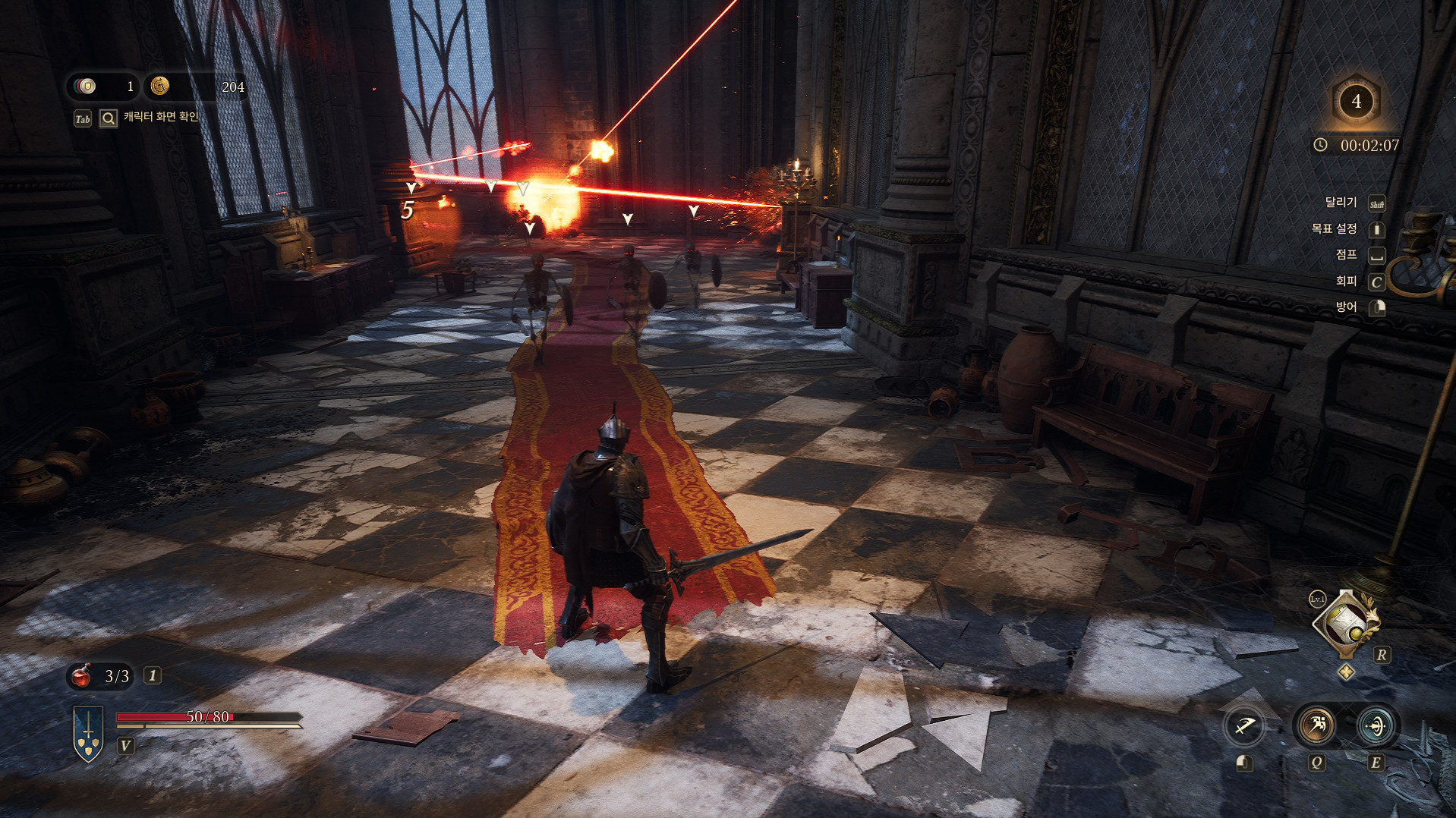Select the red health potion icon
Viewport: 1456px width, 818px height.
(81, 675)
